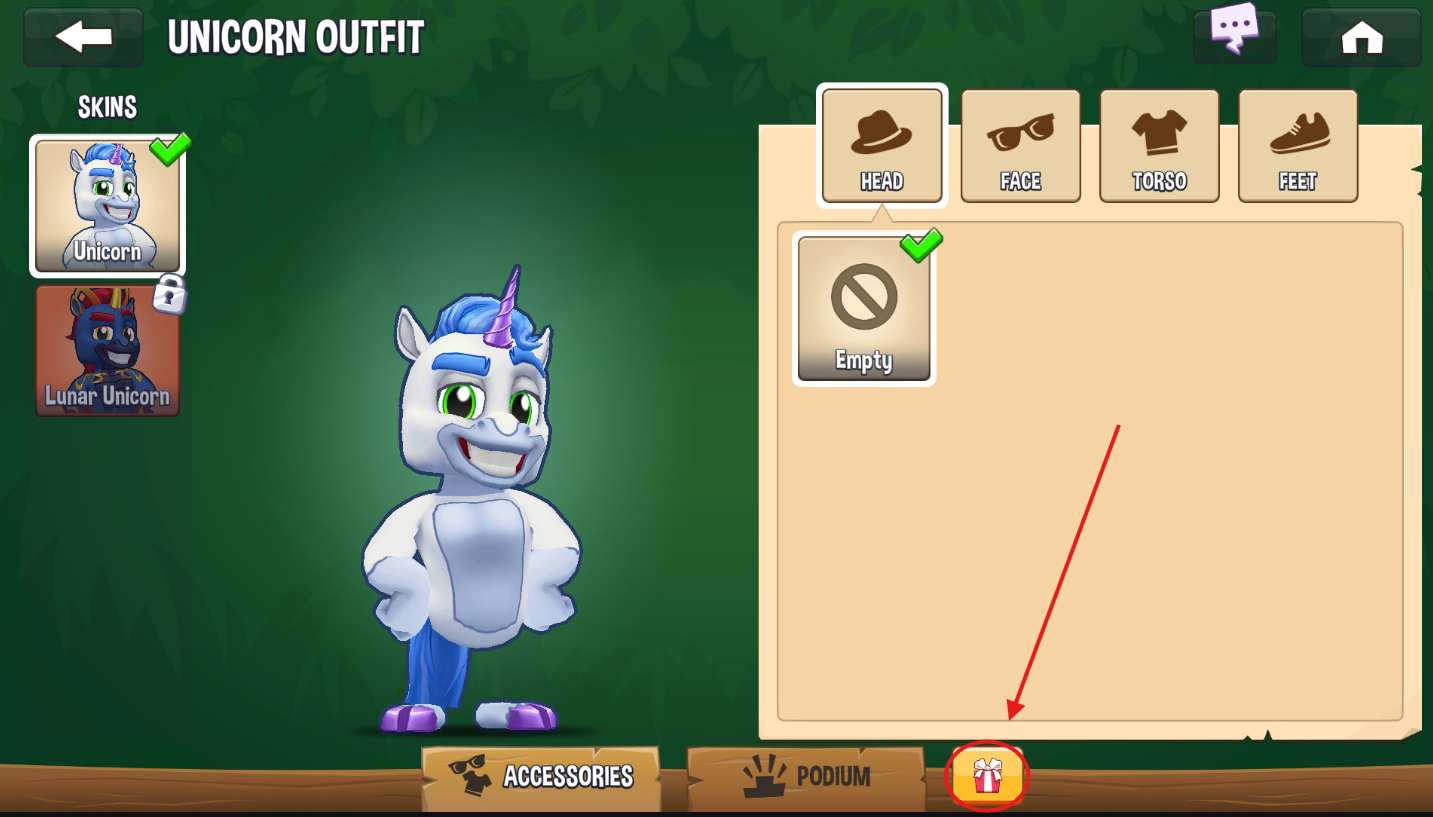This screenshot has height=817, width=1433.
Task: Open the Face accessories tab
Action: pos(1020,145)
